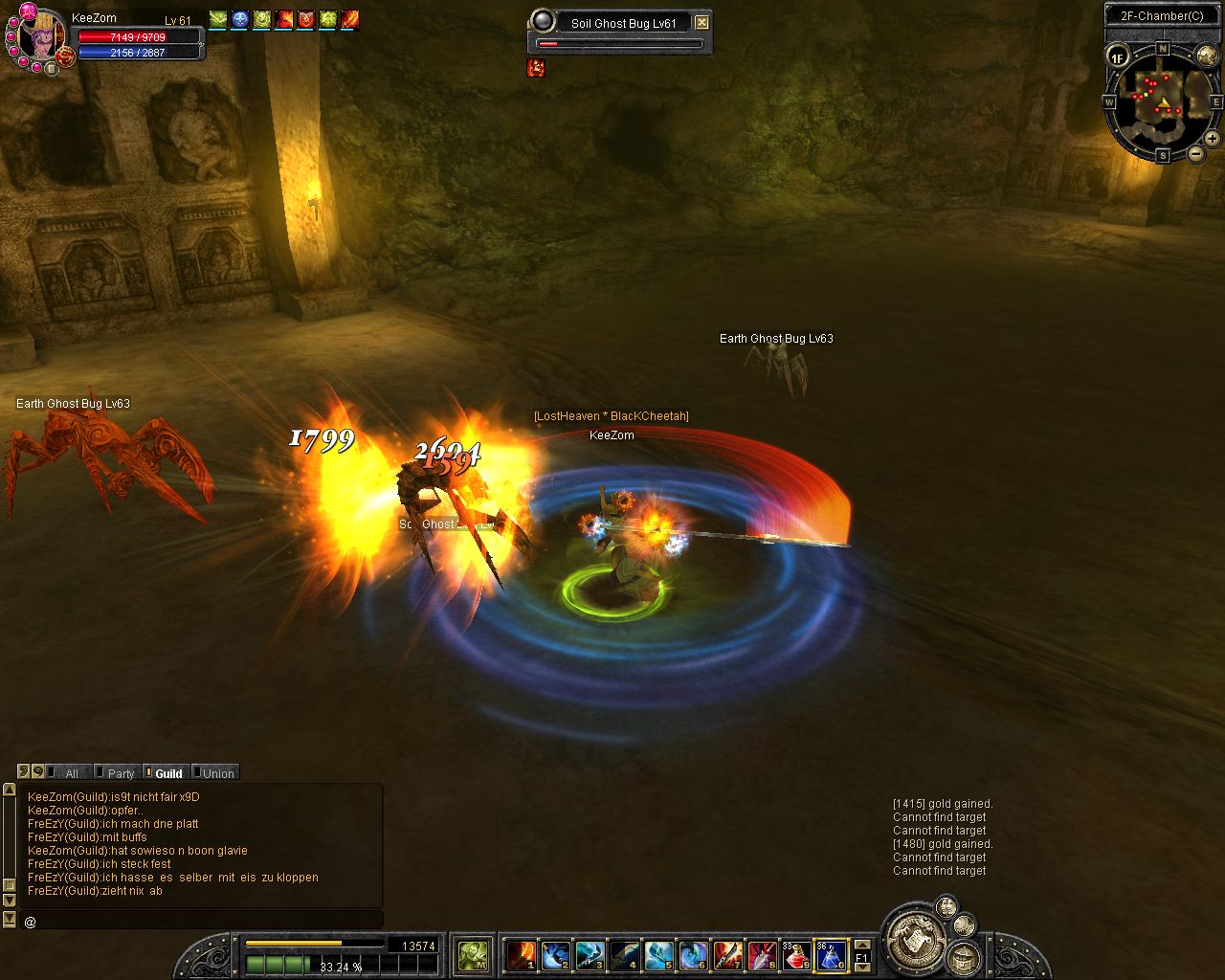Open the Union chat tab
This screenshot has width=1225, height=980.
217,773
